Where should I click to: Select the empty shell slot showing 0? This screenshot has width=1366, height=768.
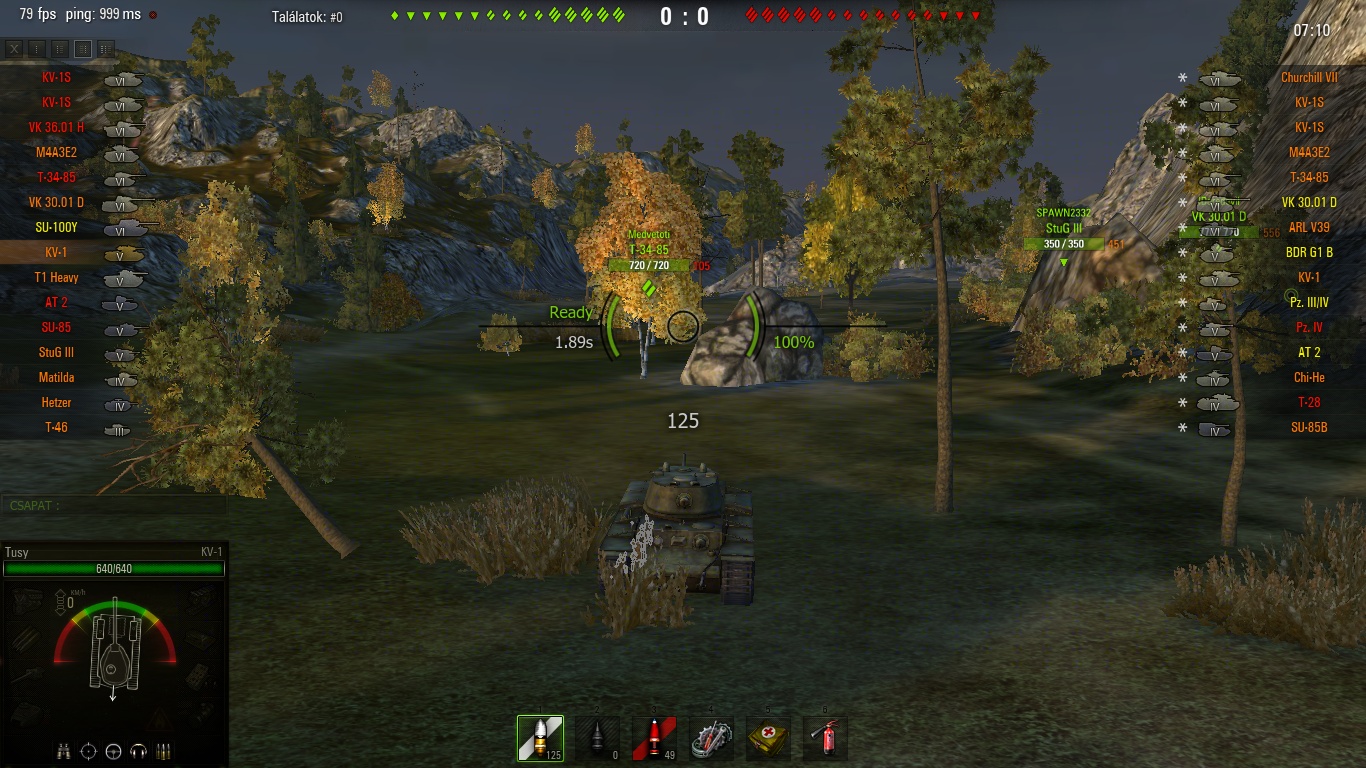point(597,738)
